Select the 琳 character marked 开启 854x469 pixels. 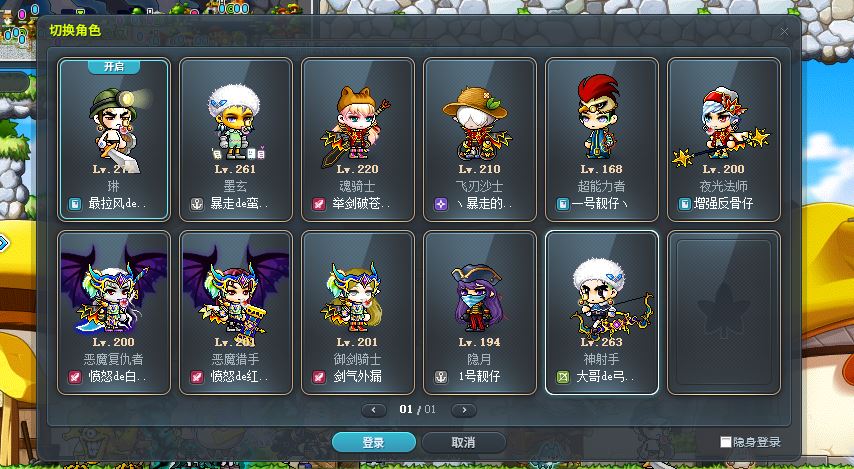114,139
